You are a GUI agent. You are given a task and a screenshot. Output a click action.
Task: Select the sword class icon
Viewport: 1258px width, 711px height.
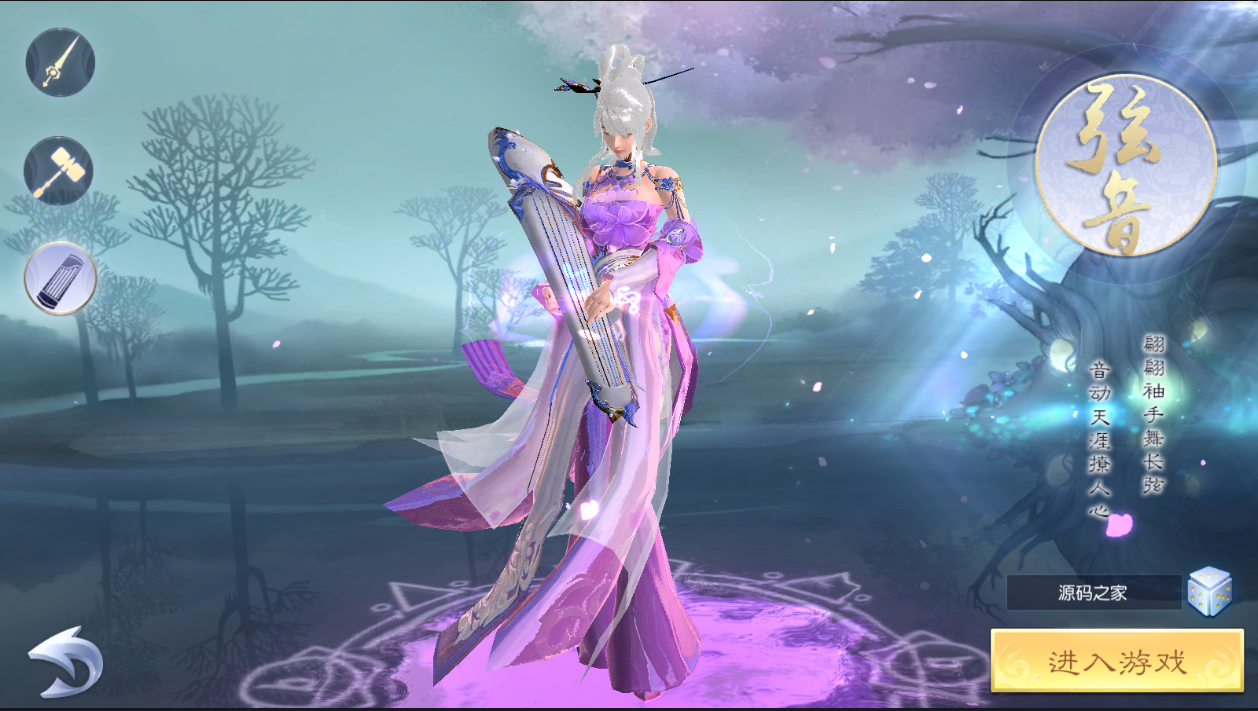click(x=60, y=62)
